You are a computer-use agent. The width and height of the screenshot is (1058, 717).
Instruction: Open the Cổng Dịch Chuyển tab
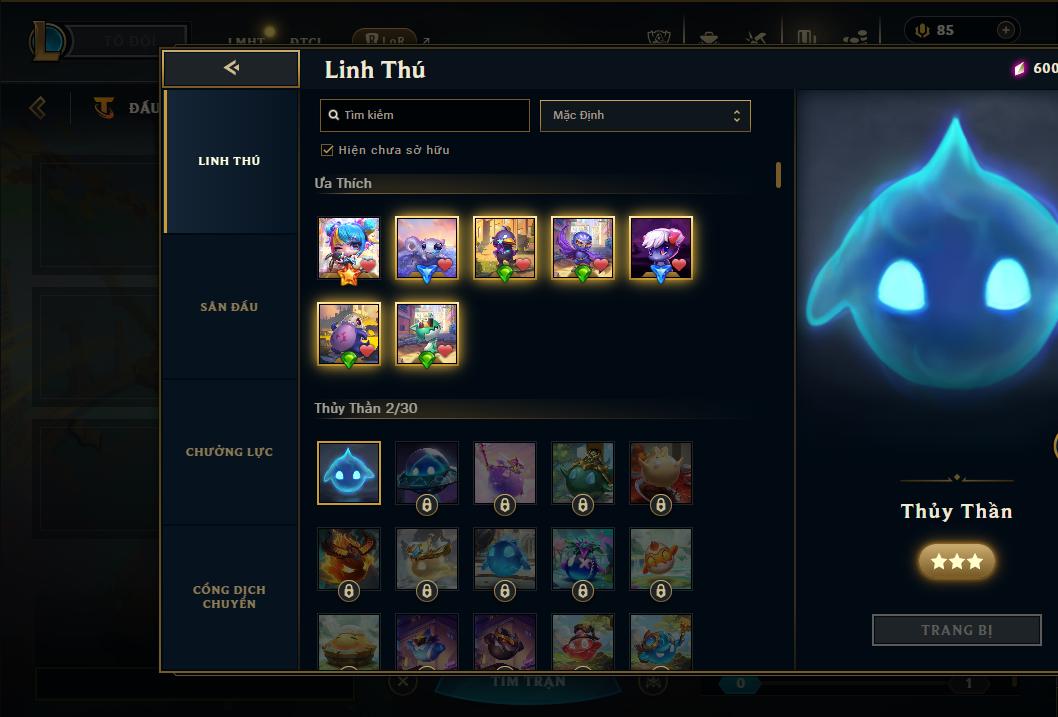[229, 597]
